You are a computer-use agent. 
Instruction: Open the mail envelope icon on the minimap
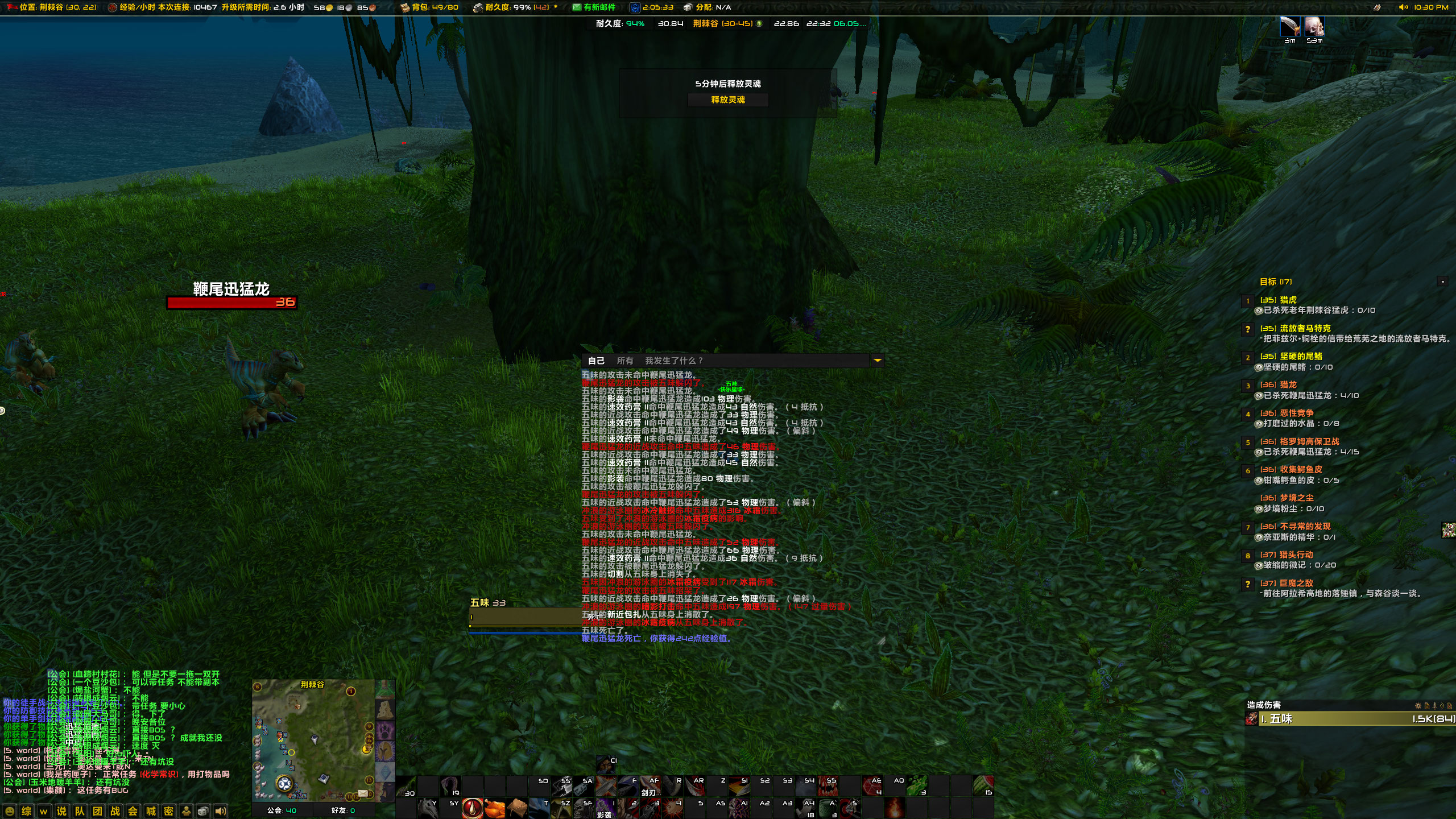tap(362, 793)
